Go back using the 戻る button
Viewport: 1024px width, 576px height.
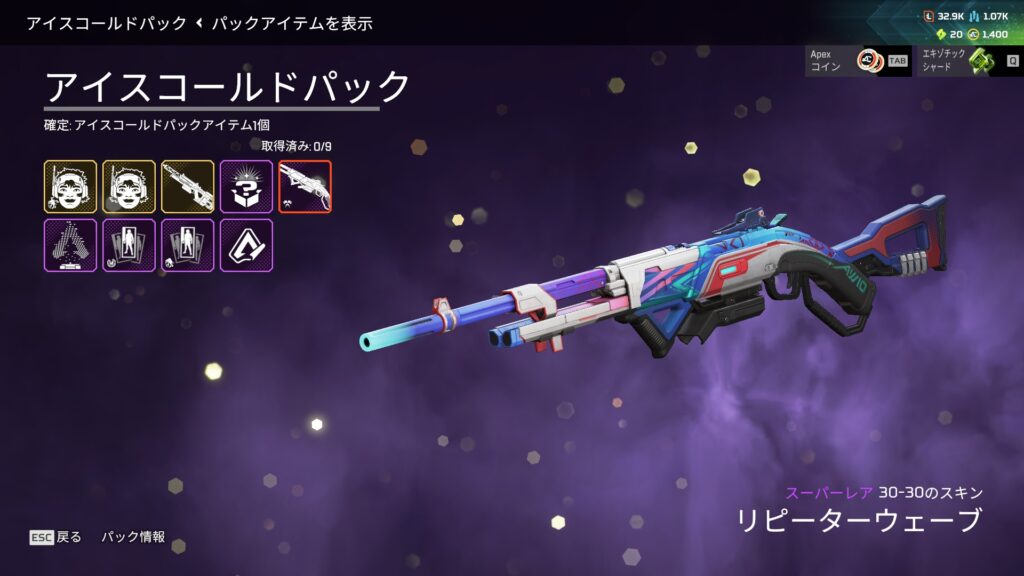(x=56, y=537)
